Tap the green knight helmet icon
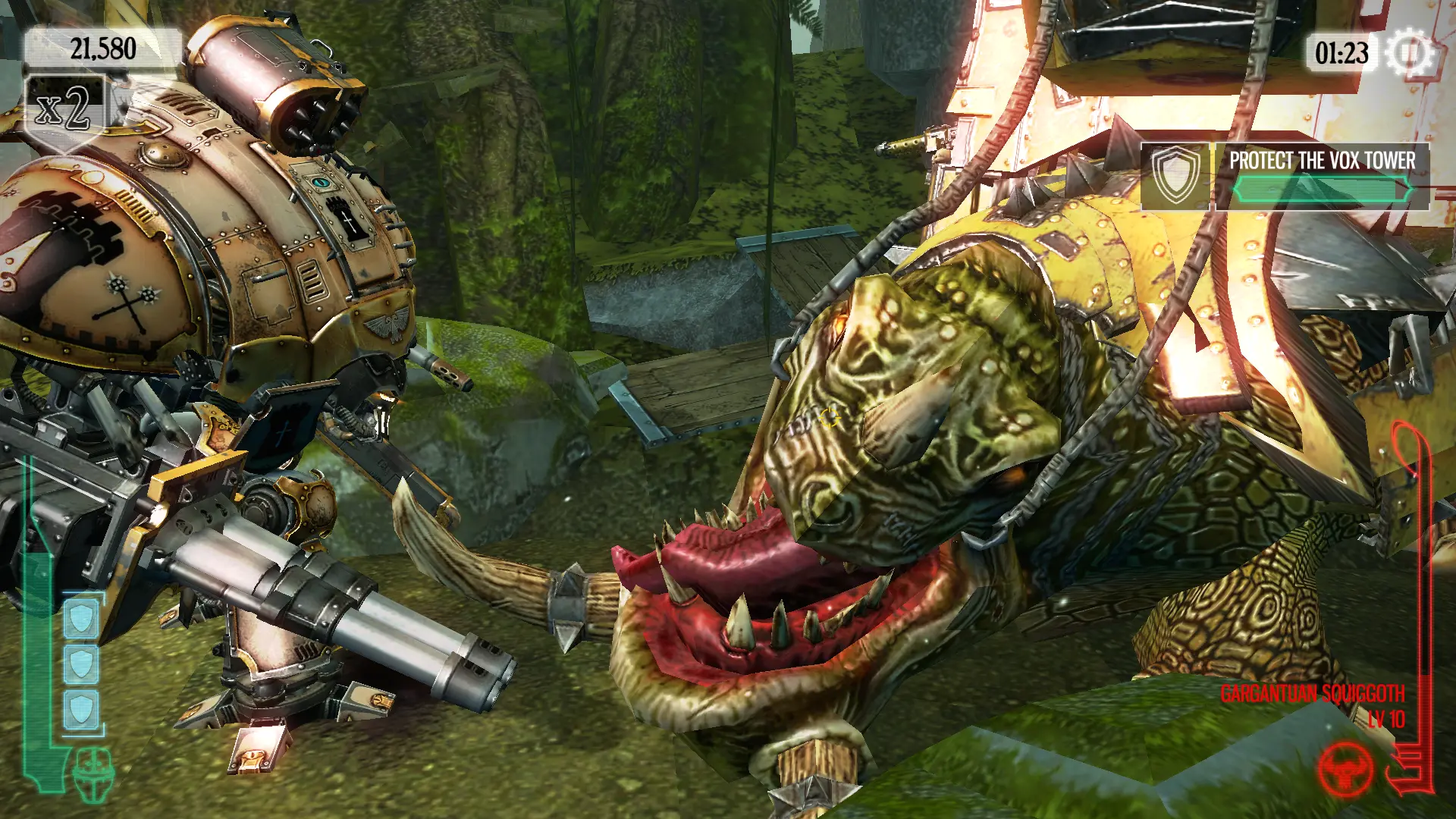 [x=93, y=774]
